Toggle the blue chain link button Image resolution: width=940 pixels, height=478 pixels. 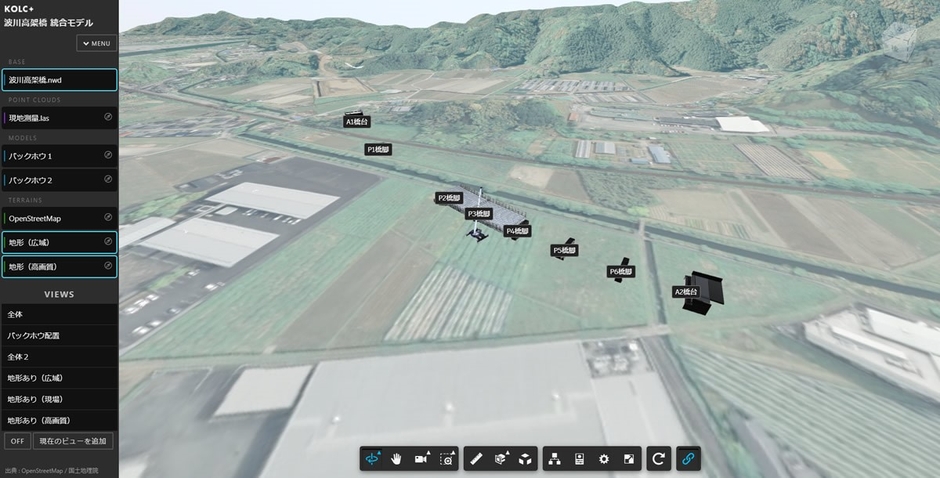pyautogui.click(x=688, y=459)
